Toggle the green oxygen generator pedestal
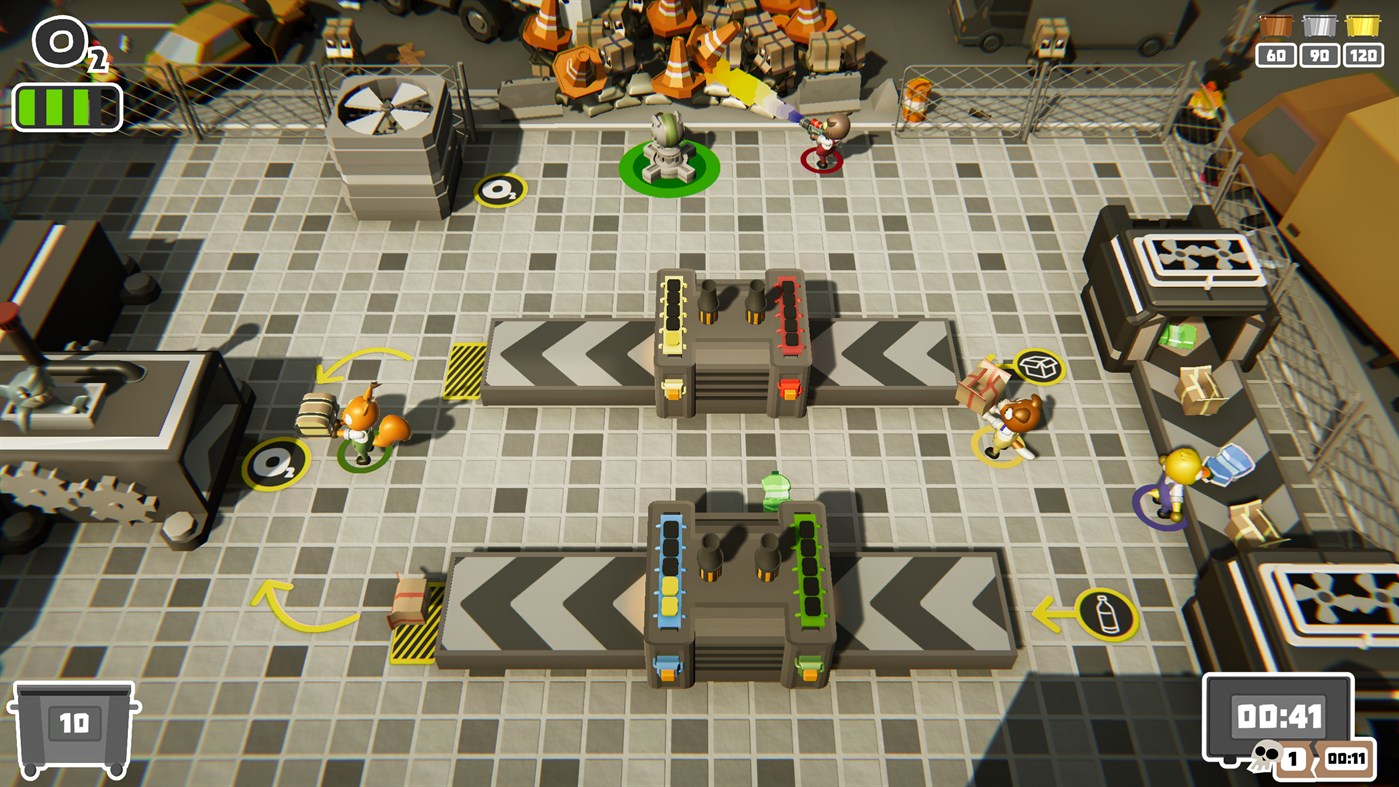The width and height of the screenshot is (1399, 787). [668, 154]
